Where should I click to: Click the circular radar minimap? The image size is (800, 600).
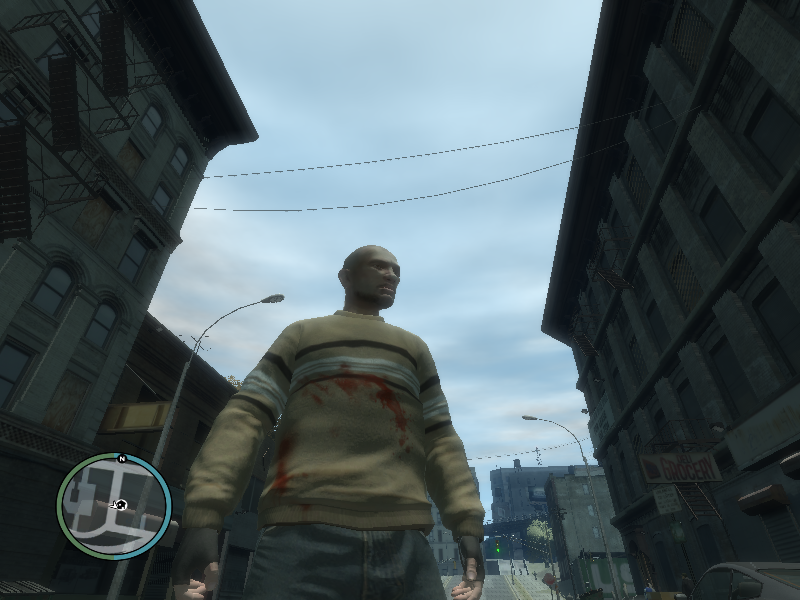114,506
